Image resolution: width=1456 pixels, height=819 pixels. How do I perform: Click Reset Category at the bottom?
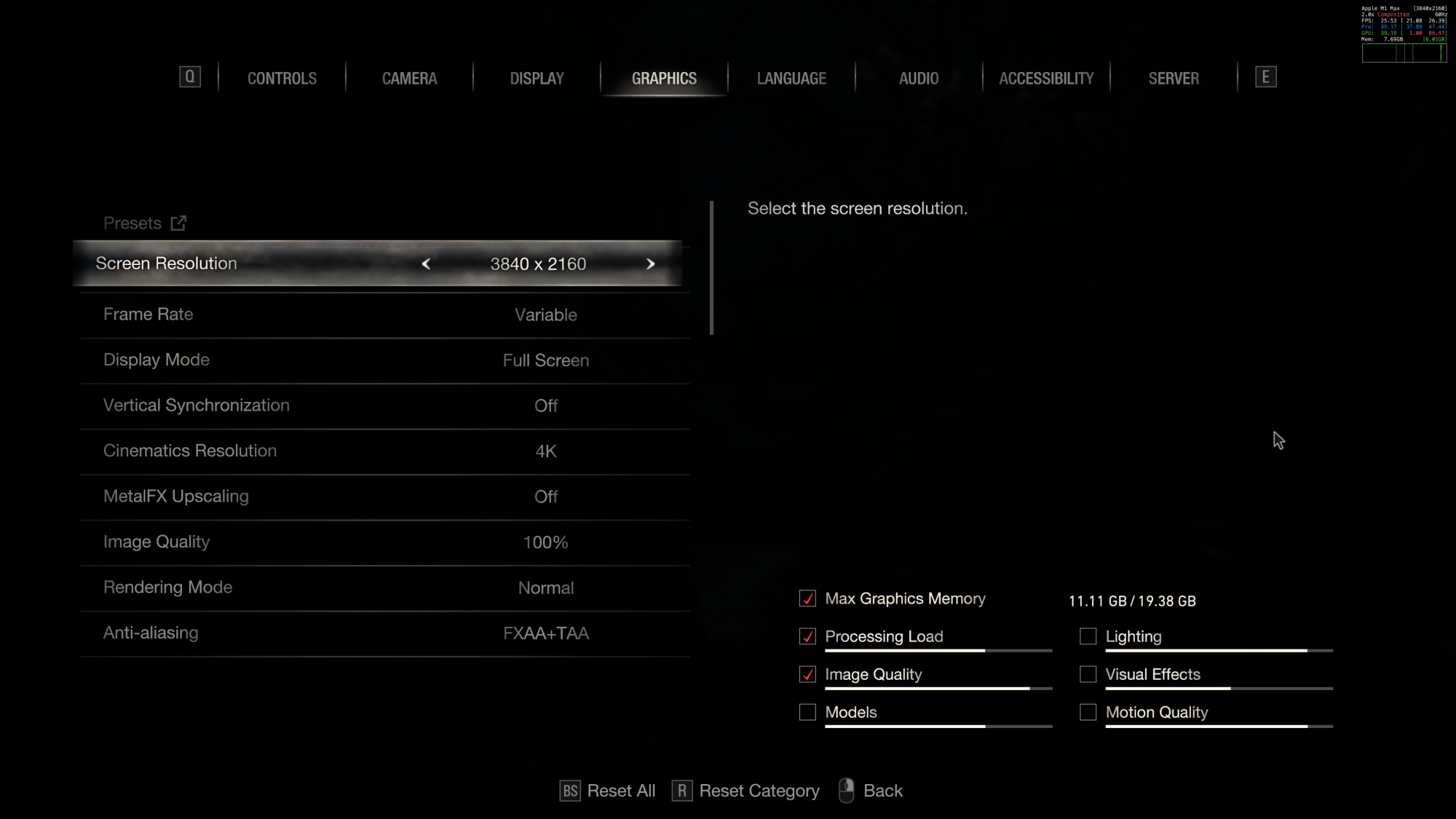pyautogui.click(x=745, y=791)
